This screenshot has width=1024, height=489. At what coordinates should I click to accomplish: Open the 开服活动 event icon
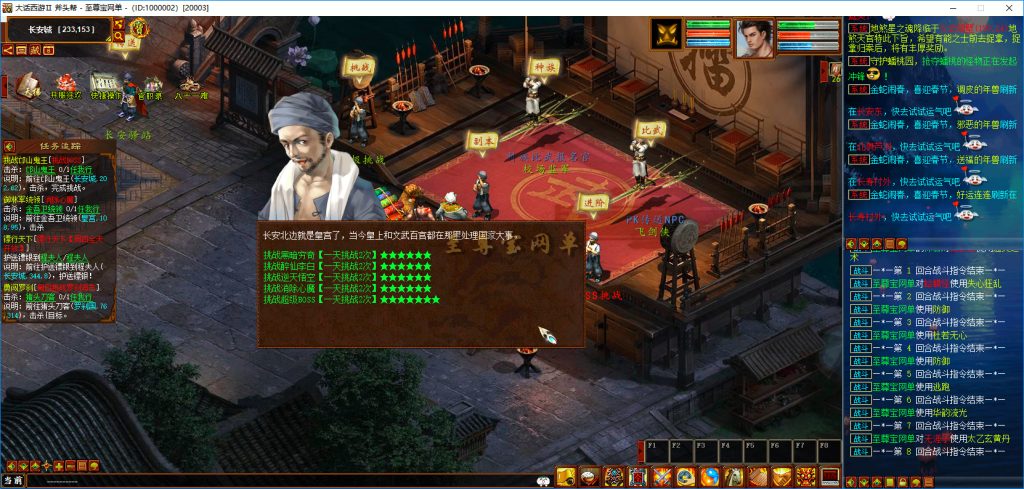tap(65, 83)
